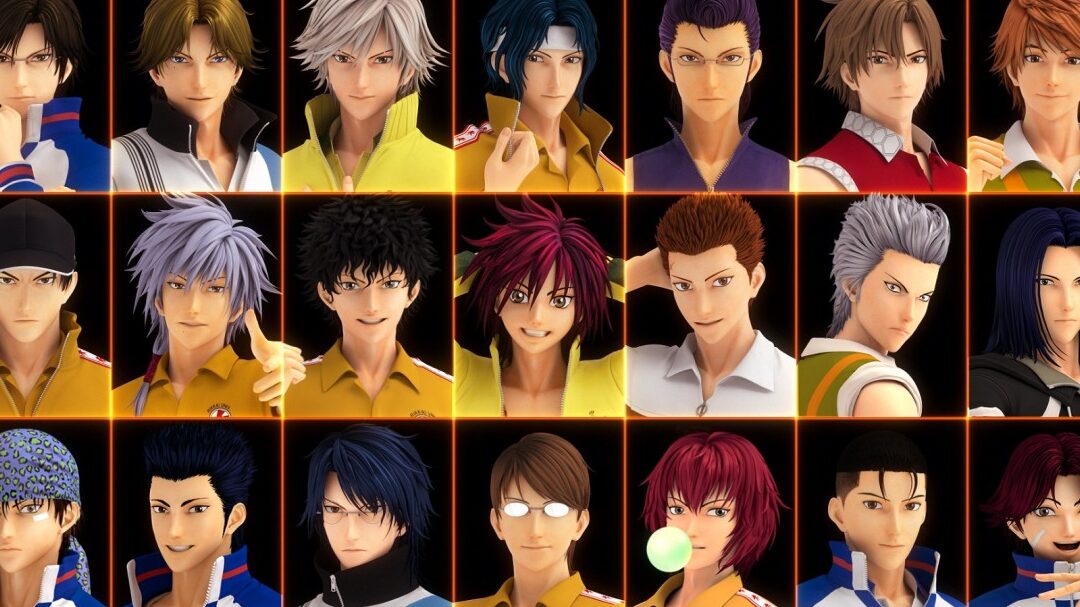
Task: Select the buzz-cut character in blue-white jersey
Action: click(881, 515)
